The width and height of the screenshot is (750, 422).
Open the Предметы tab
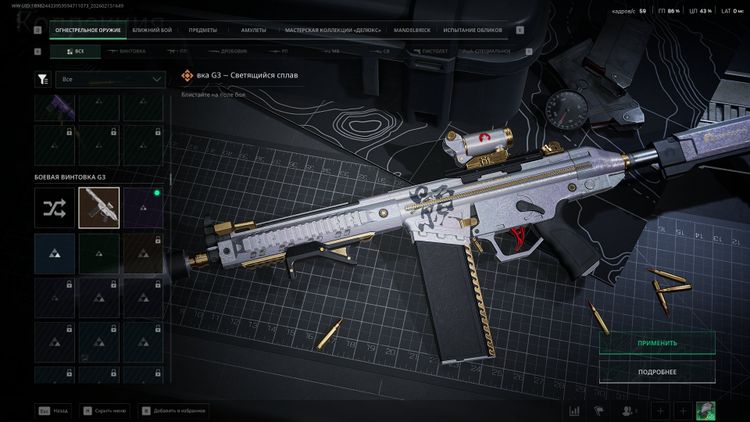click(203, 30)
